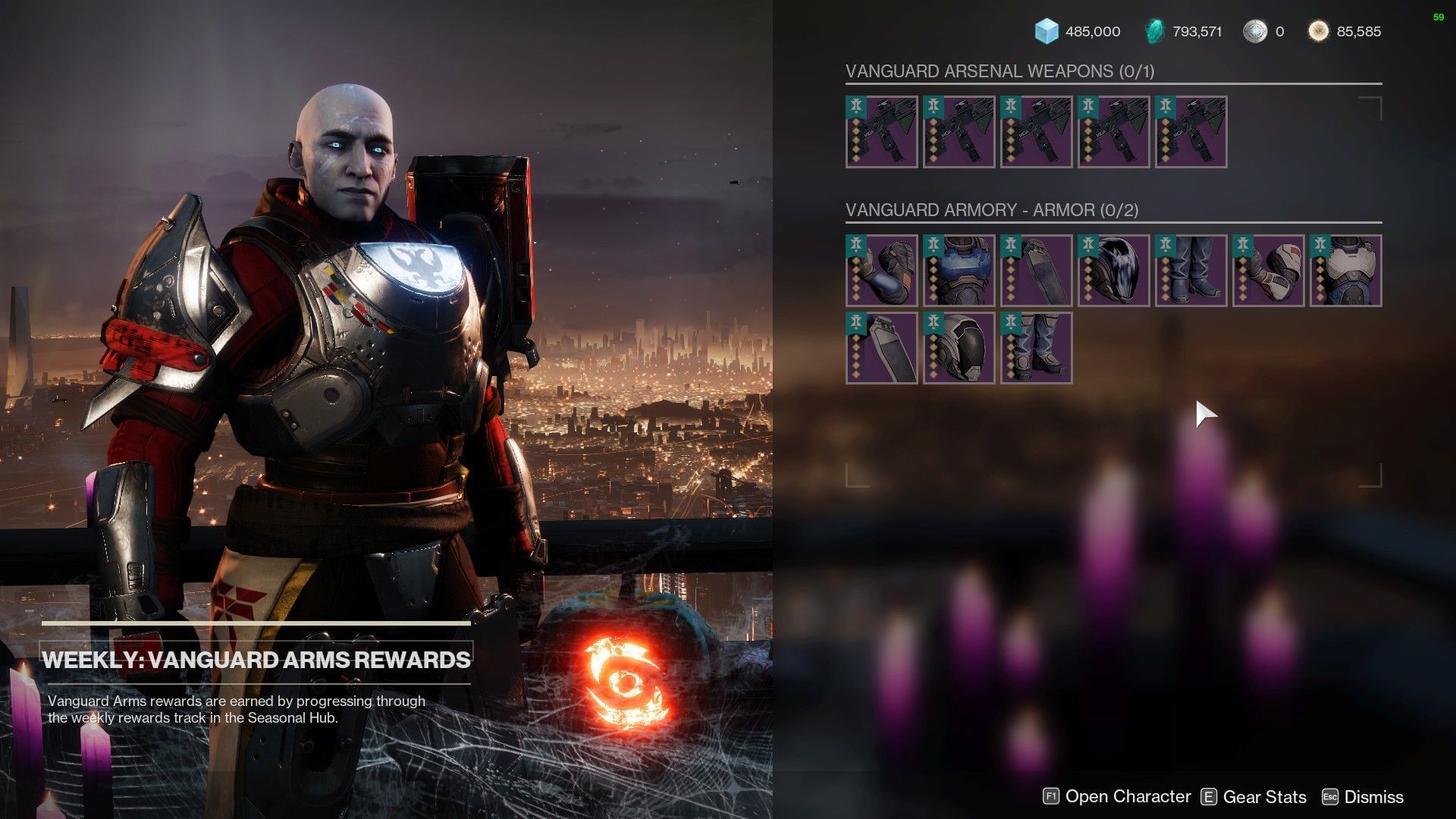
Task: Select the last submachine gun in the weapons row
Action: tap(1189, 133)
